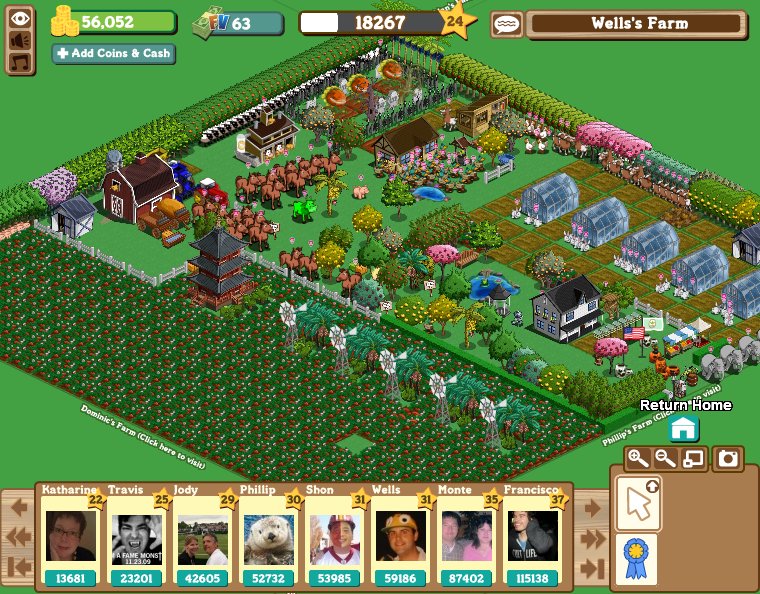Select the arrow cursor tool

click(x=636, y=502)
